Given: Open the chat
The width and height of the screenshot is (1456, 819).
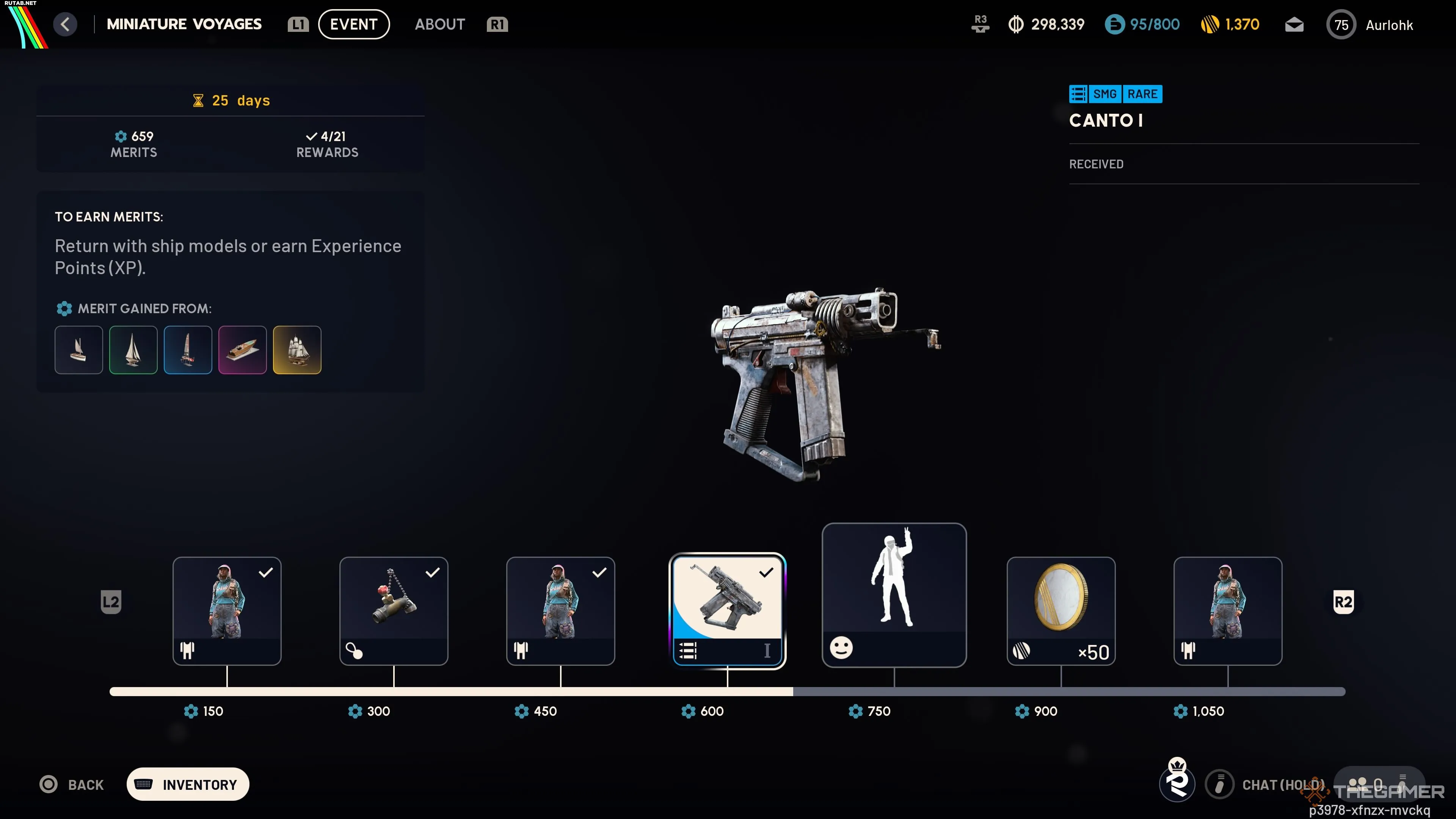Looking at the screenshot, I should (1266, 784).
